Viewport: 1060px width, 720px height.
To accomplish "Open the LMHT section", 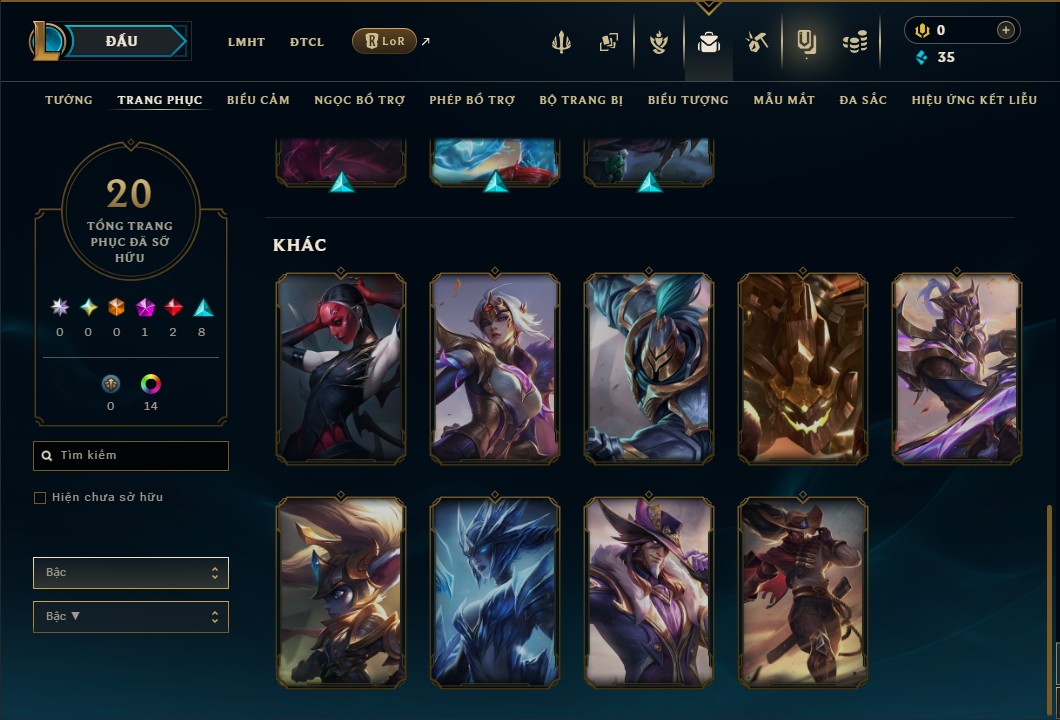I will 246,42.
